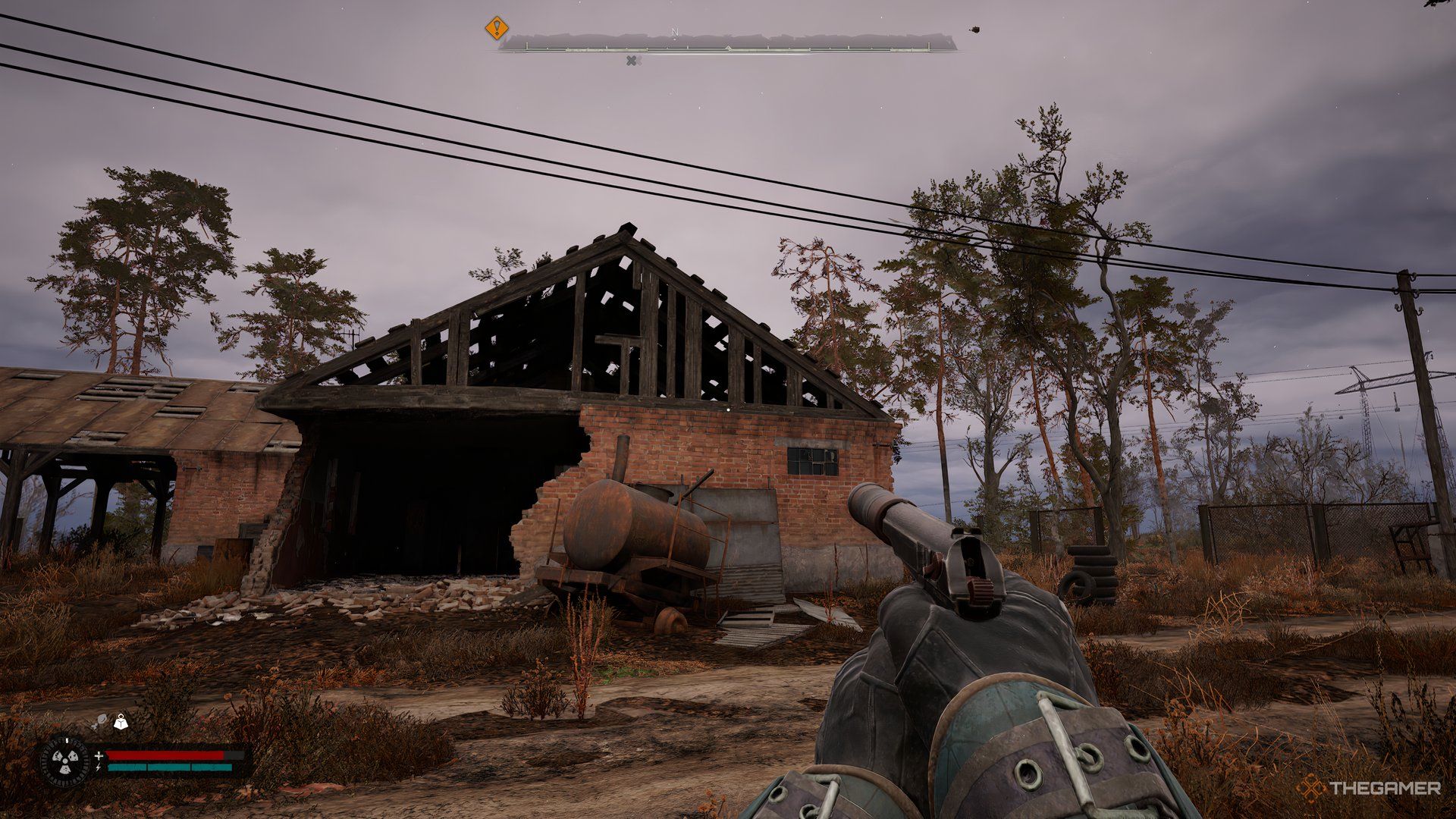The height and width of the screenshot is (819, 1456).
Task: Click the stamina lightning bolt icon
Action: point(98,767)
